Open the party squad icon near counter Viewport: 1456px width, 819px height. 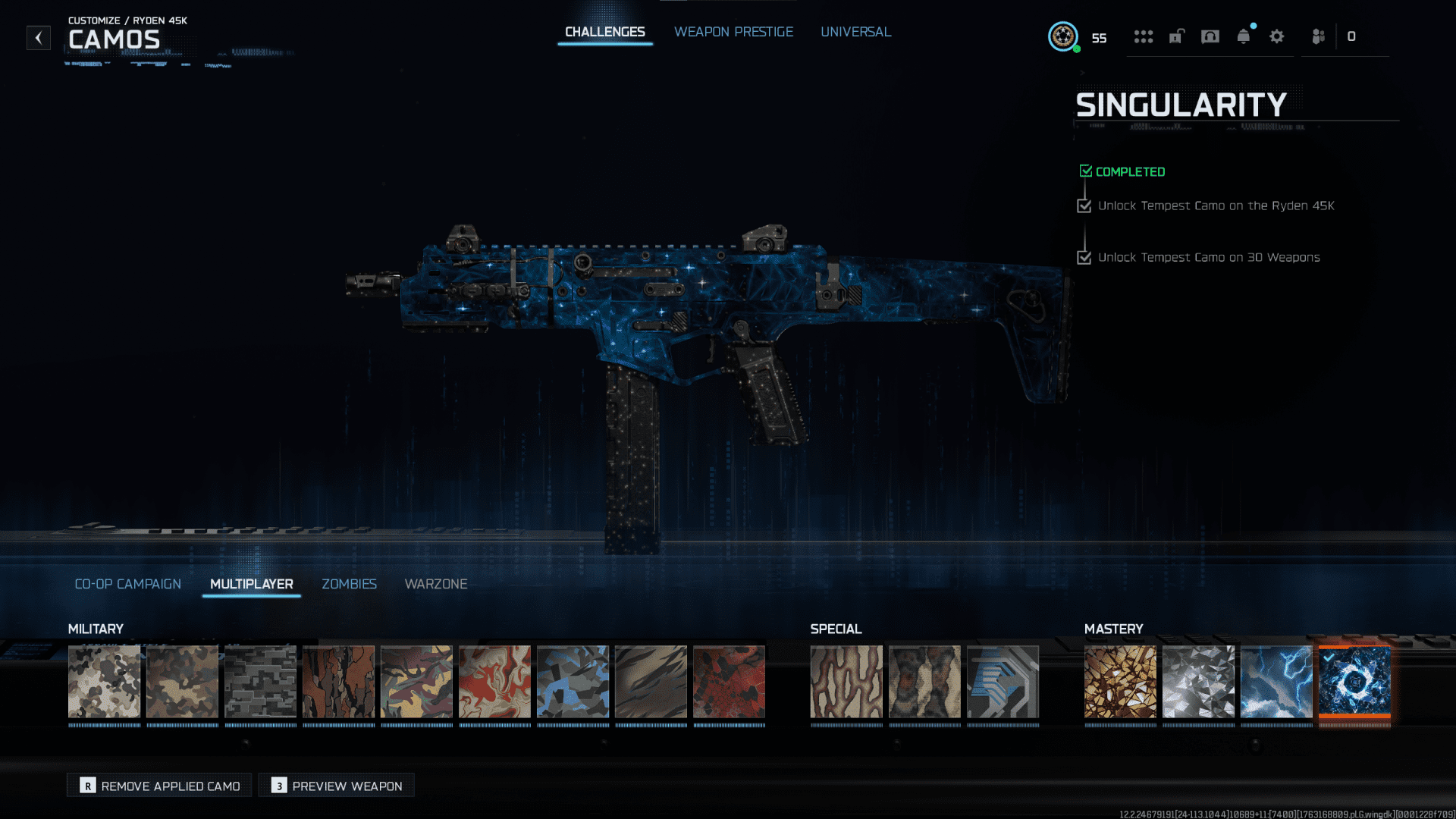(1317, 36)
